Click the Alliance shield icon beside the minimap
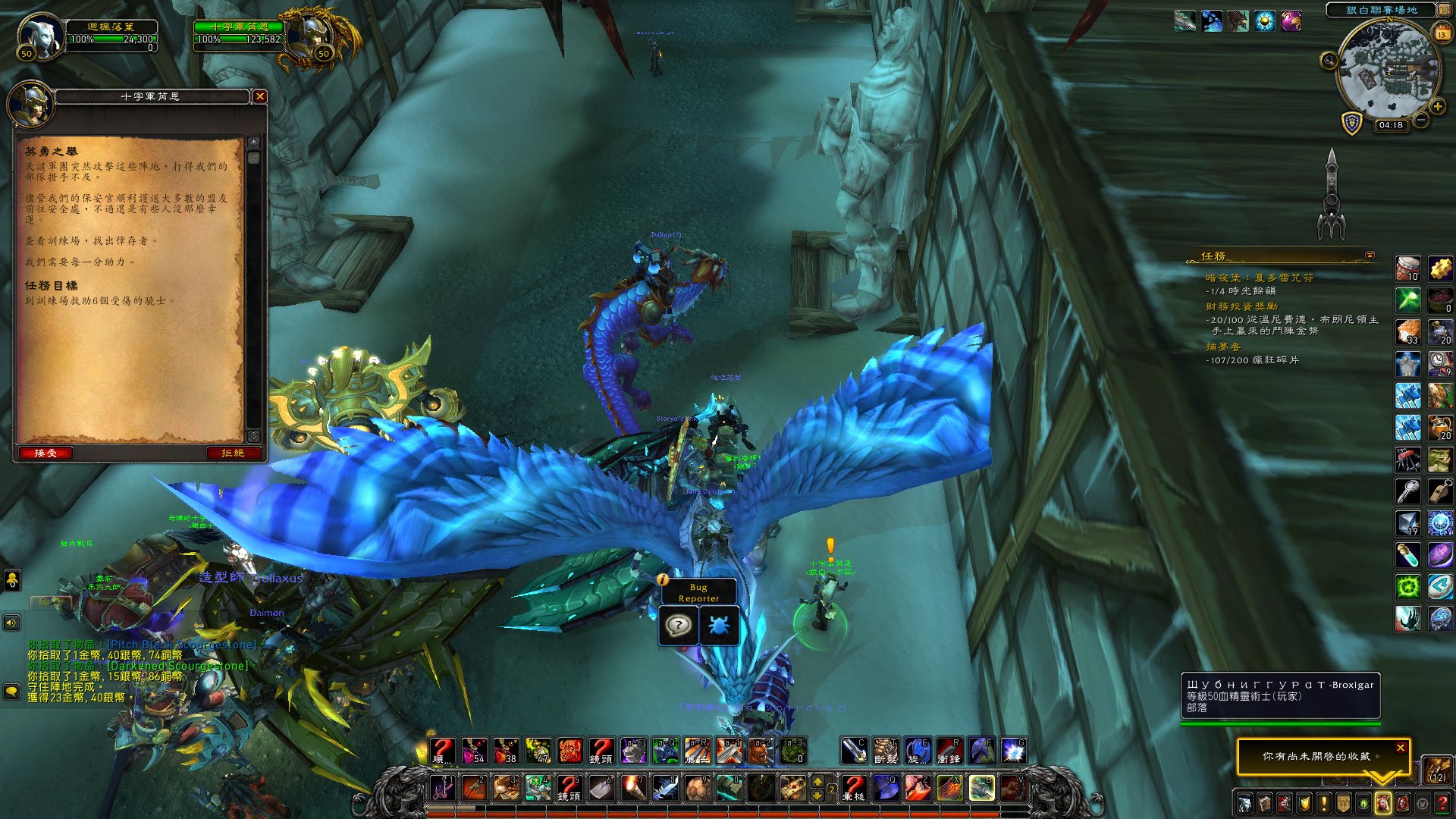This screenshot has width=1456, height=819. (1351, 123)
